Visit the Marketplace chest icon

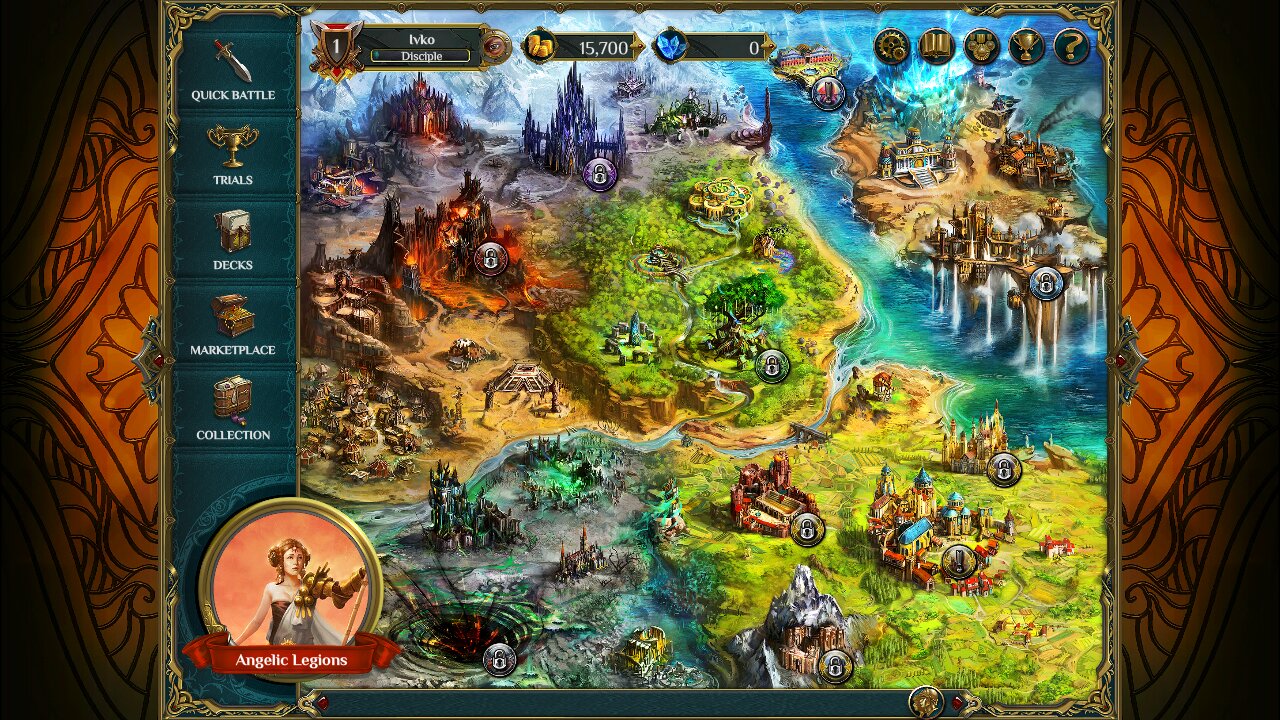[232, 320]
